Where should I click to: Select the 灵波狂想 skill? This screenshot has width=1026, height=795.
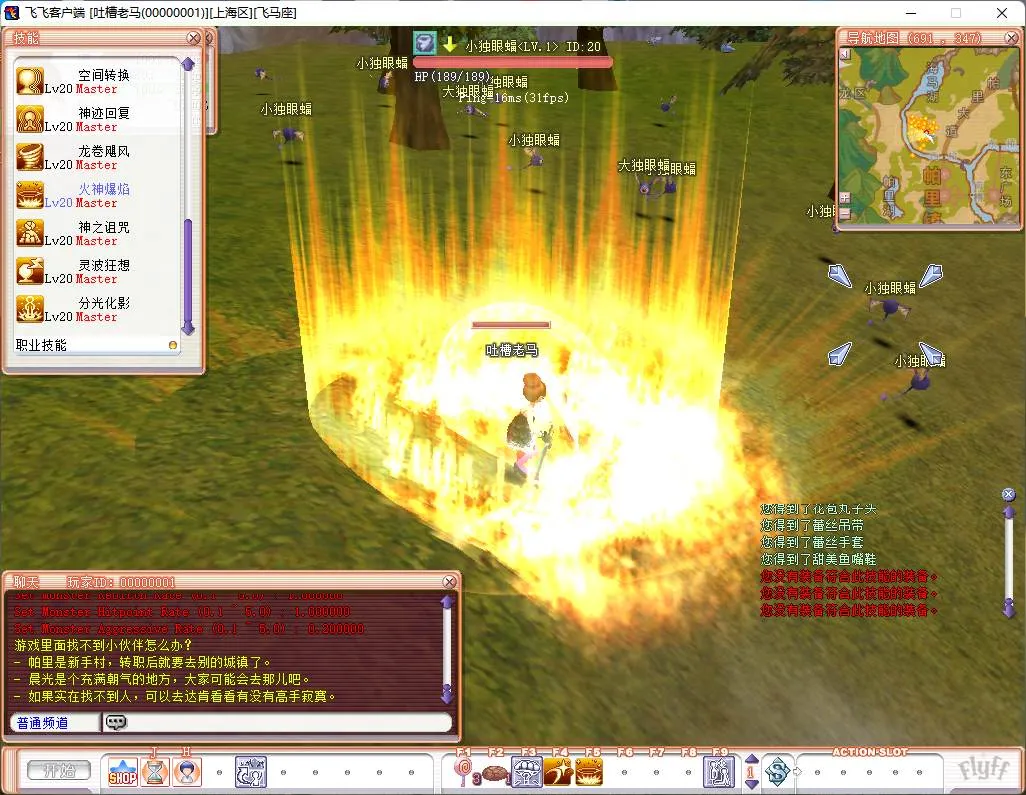pyautogui.click(x=30, y=271)
